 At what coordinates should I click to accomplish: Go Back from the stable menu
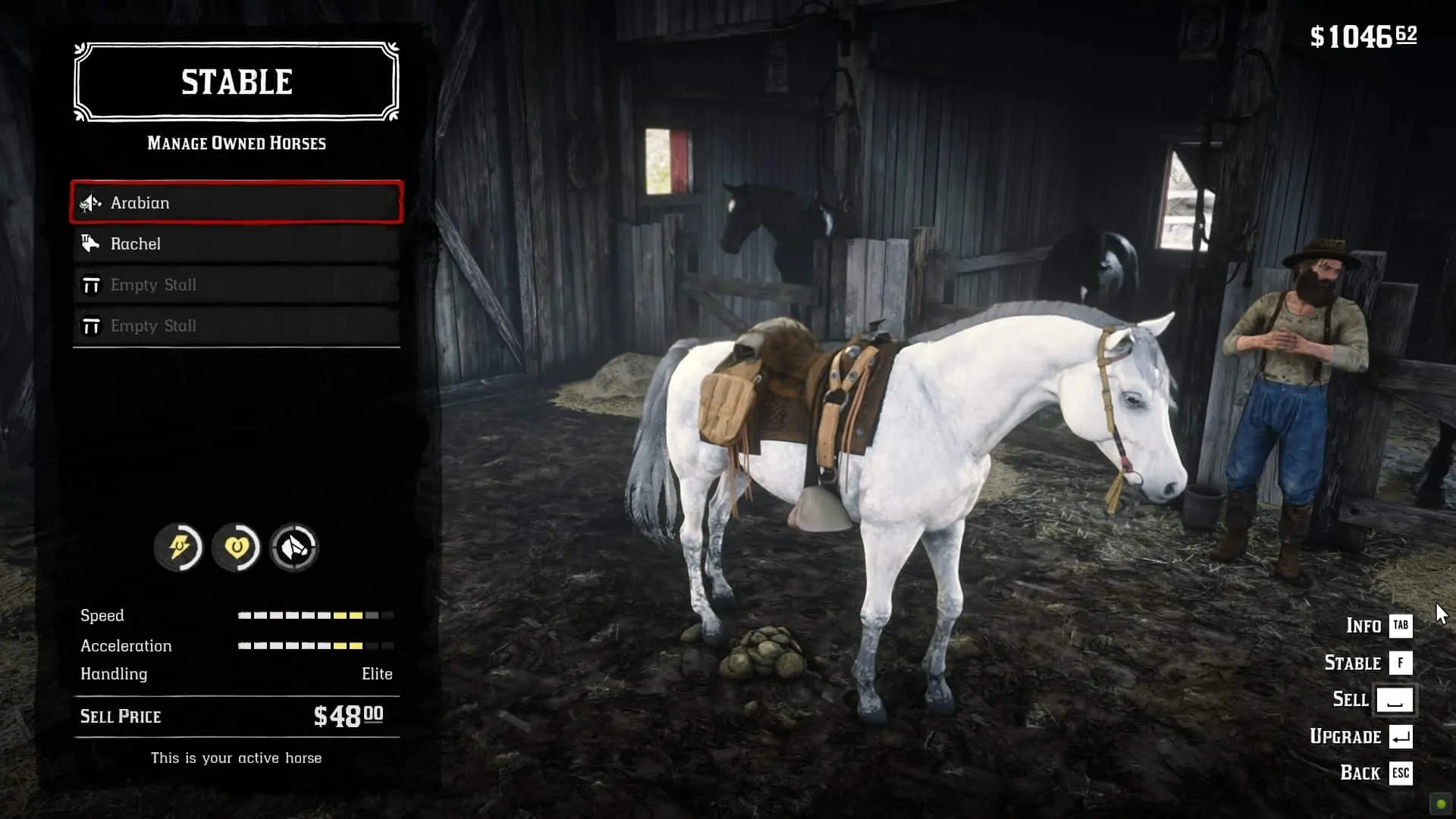tap(1375, 773)
